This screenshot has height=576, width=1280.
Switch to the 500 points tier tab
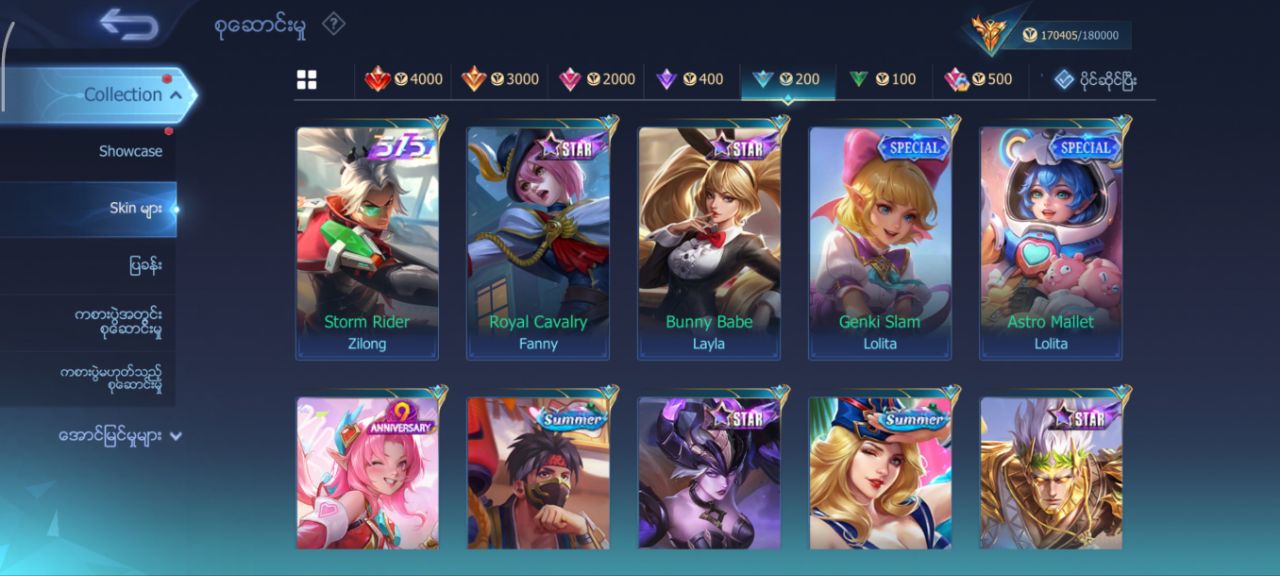tap(979, 79)
